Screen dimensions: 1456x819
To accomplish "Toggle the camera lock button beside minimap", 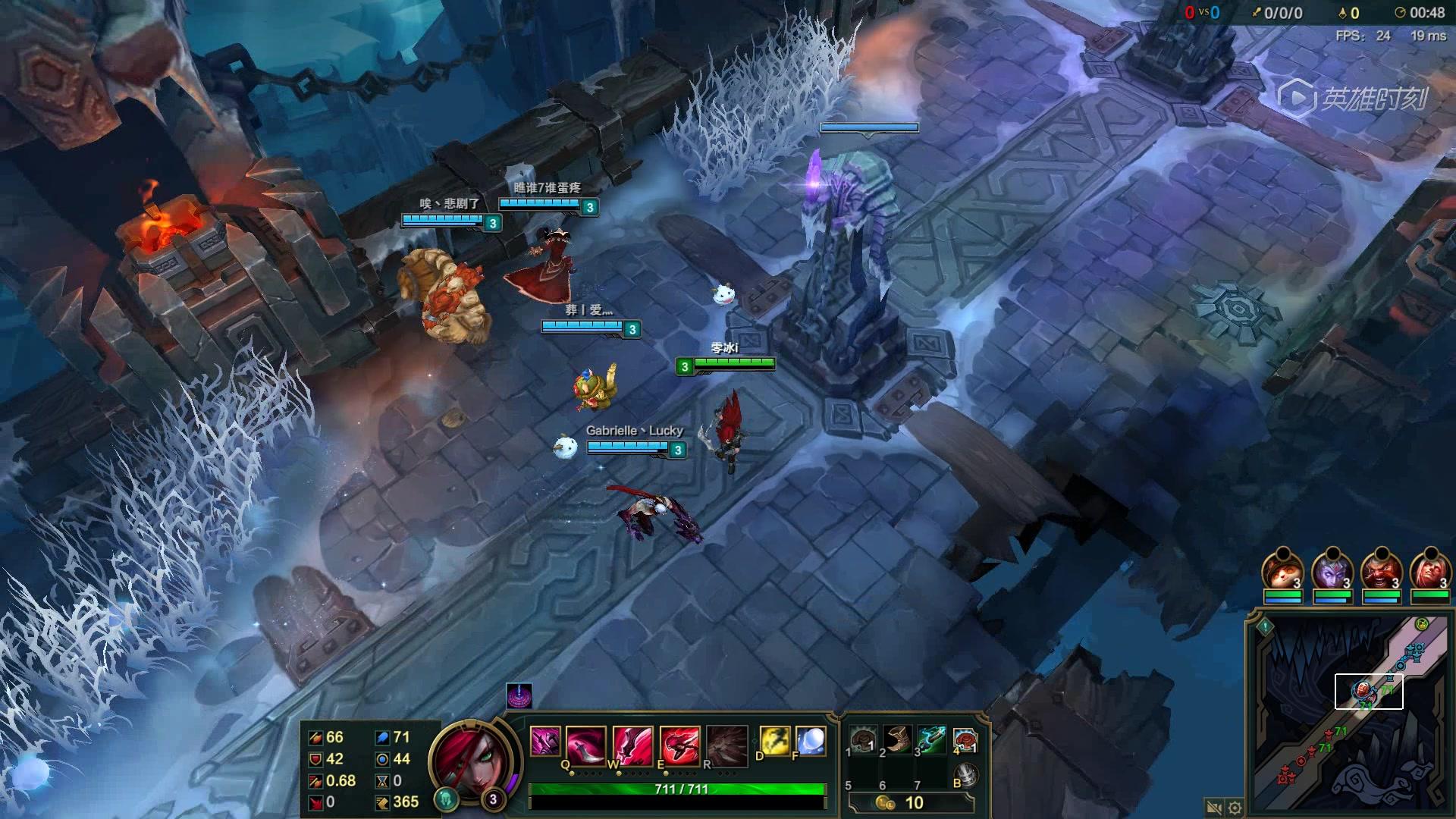I will 1213,808.
